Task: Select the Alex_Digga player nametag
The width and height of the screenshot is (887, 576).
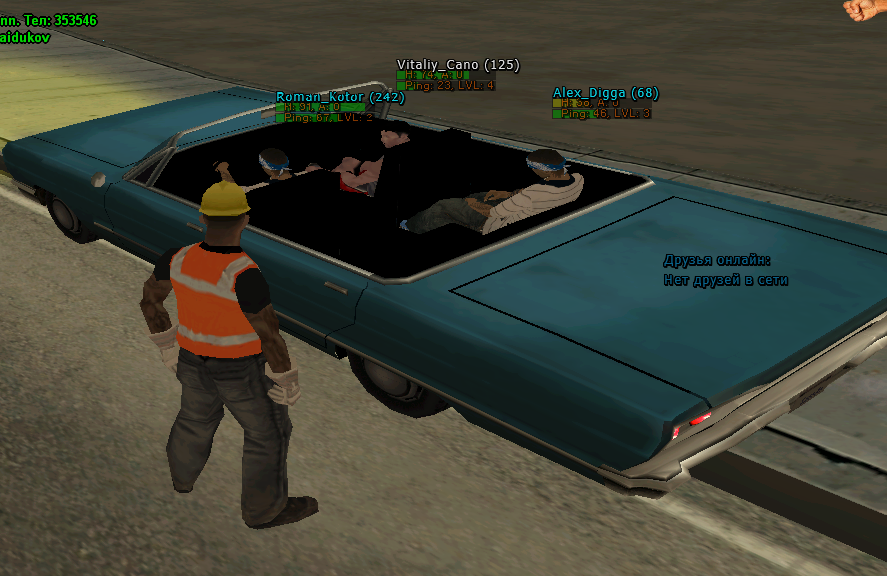Action: point(605,93)
